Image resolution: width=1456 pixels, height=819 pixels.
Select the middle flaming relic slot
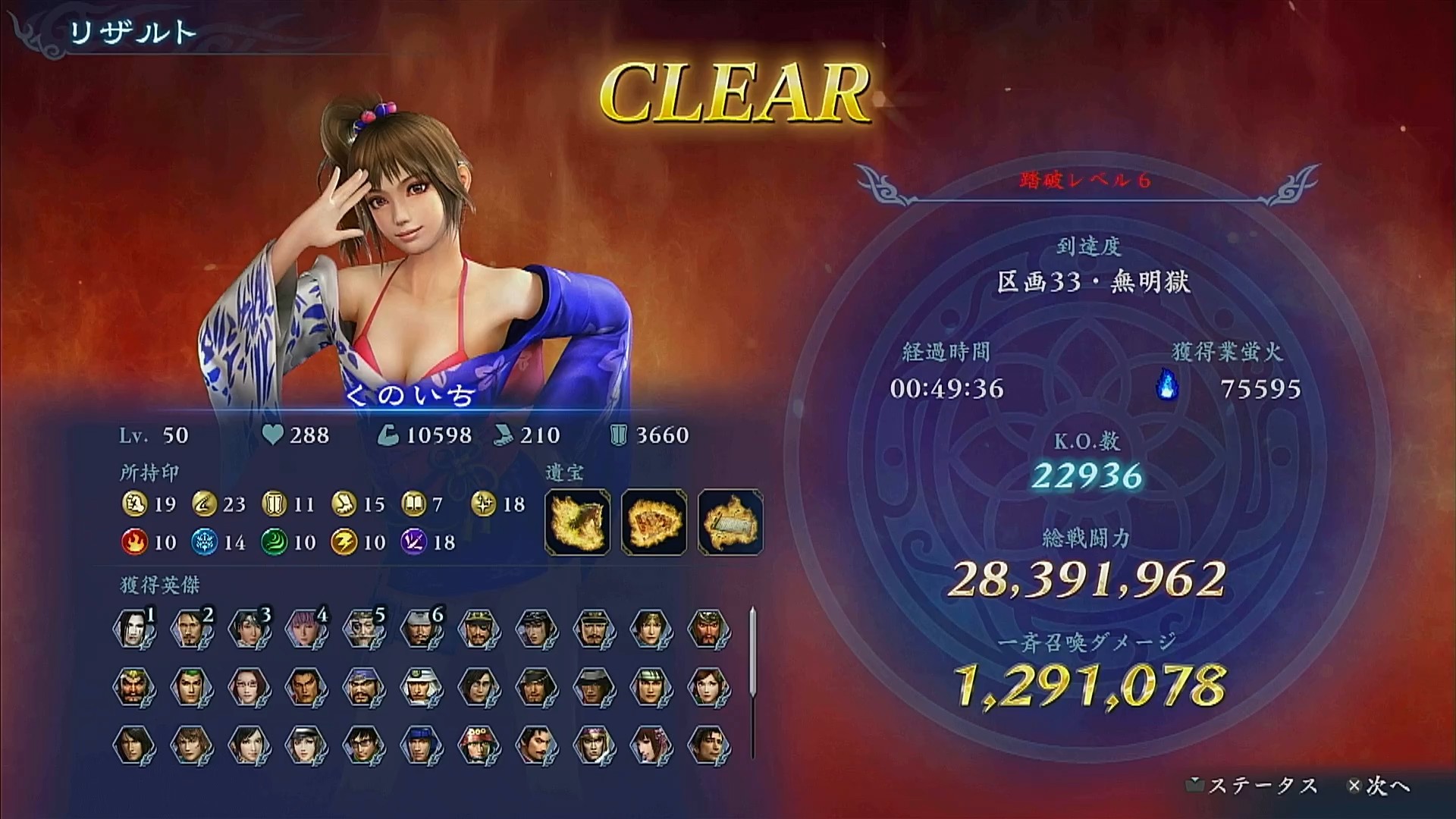pos(654,522)
